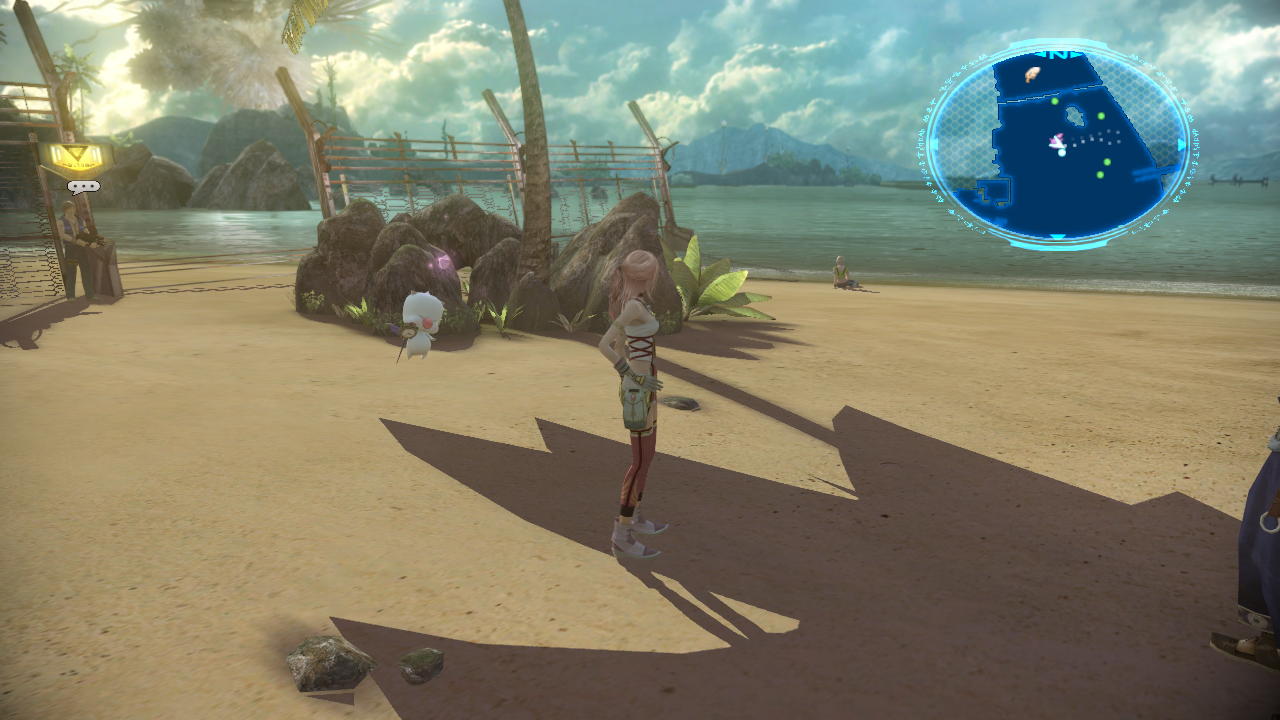
Task: Click the small island shape on the minimap
Action: point(1076,118)
